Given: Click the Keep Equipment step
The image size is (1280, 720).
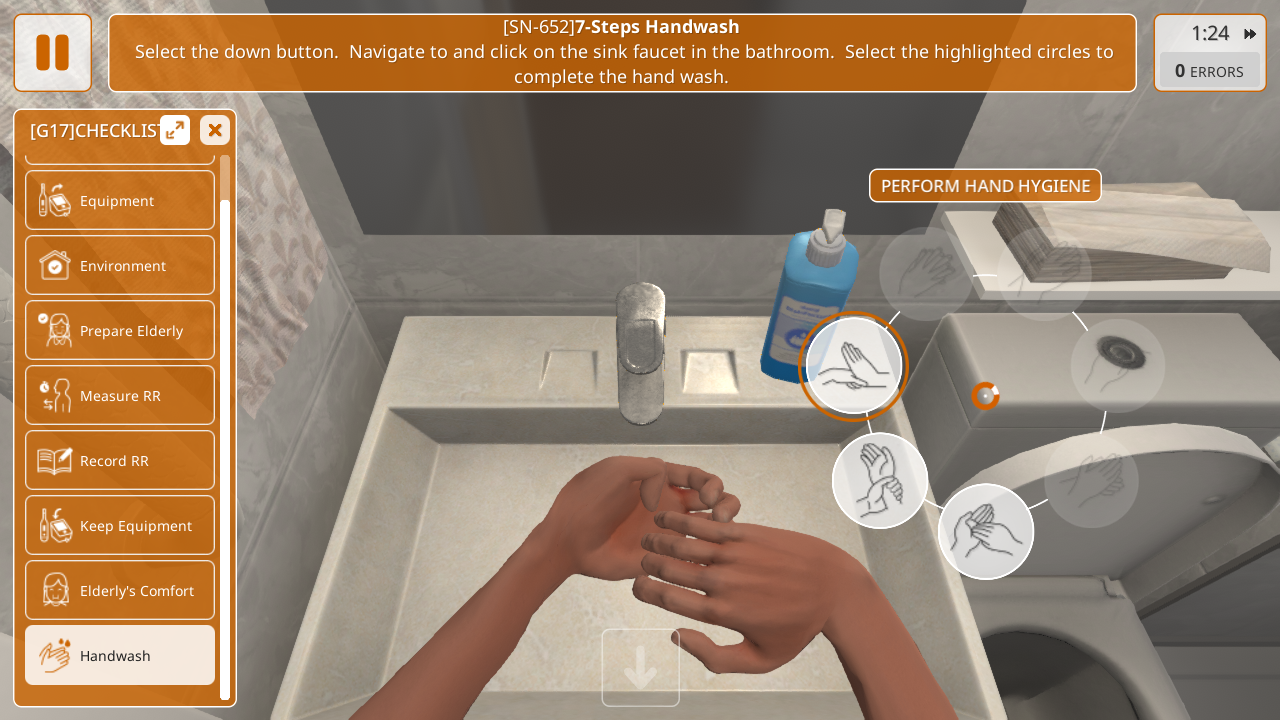Looking at the screenshot, I should pyautogui.click(x=120, y=525).
